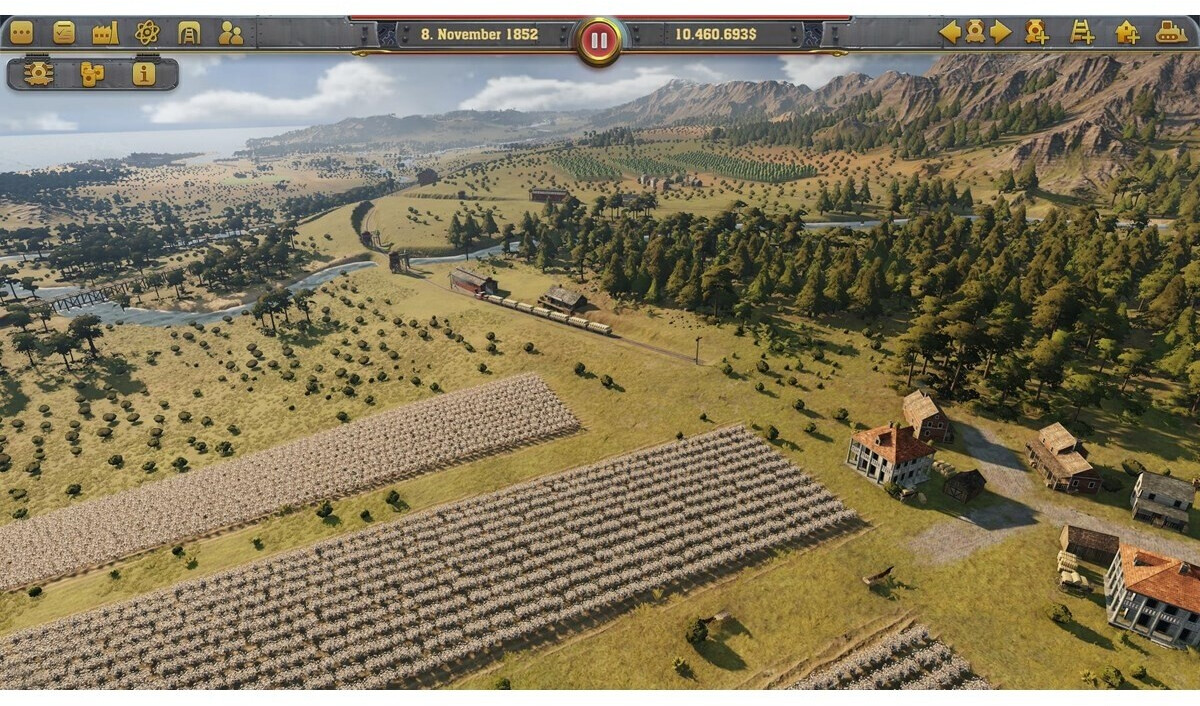The image size is (1200, 706).
Task: Jump to the next train
Action: [x=1000, y=32]
